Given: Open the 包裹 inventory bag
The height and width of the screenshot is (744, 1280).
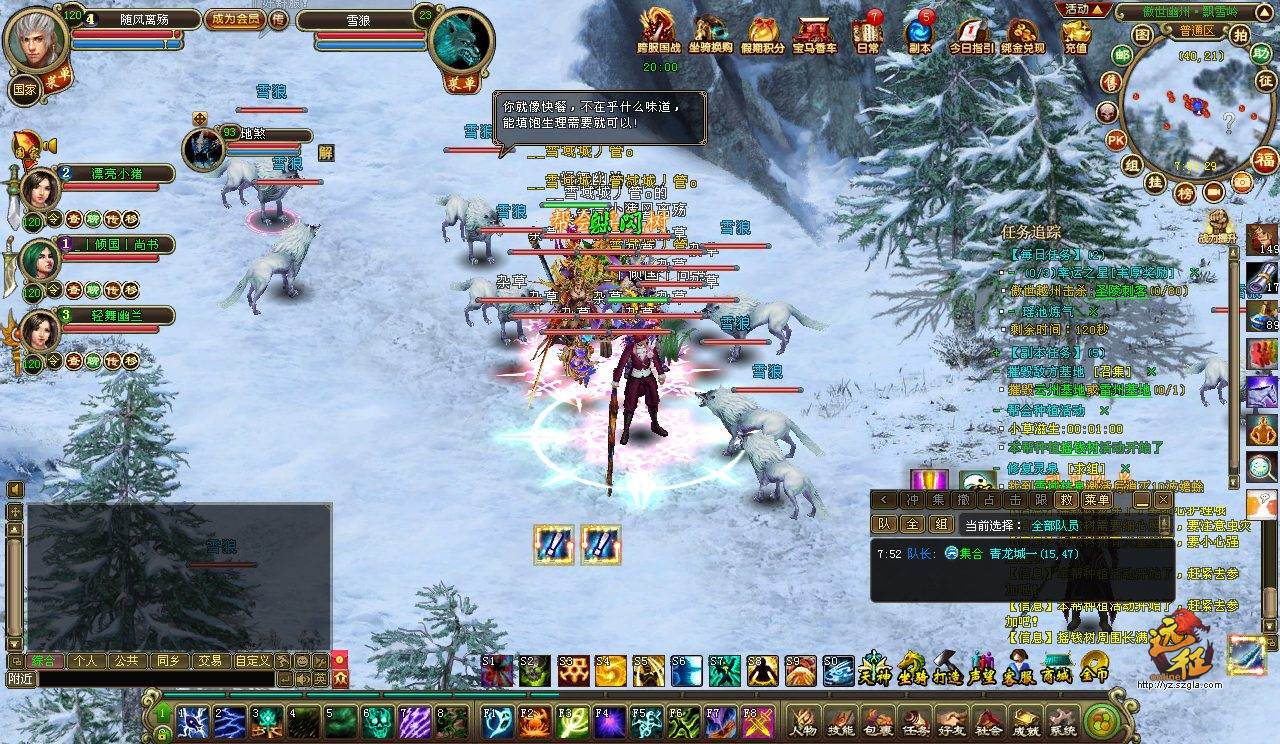Looking at the screenshot, I should click(x=877, y=720).
